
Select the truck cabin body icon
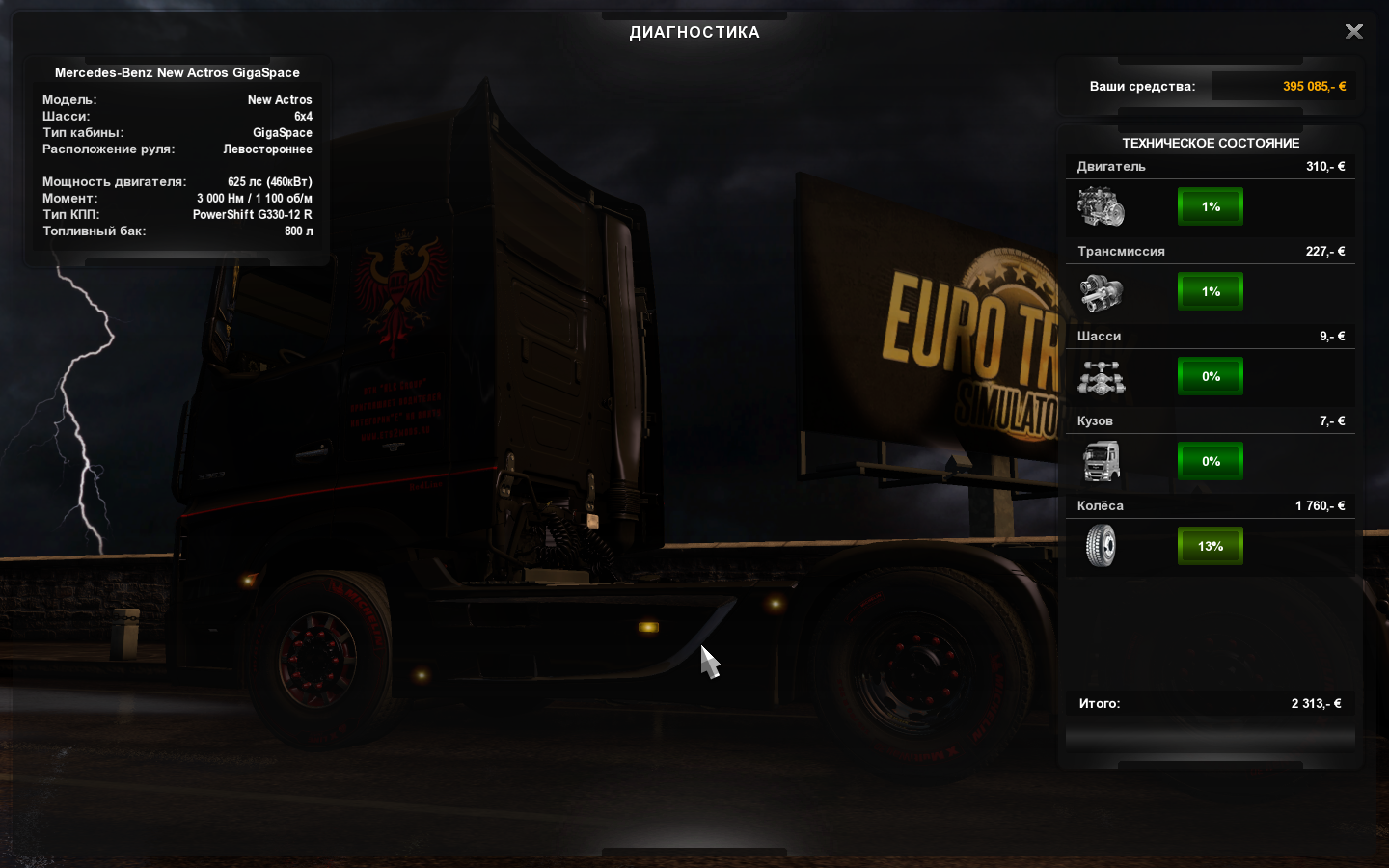pos(1101,461)
